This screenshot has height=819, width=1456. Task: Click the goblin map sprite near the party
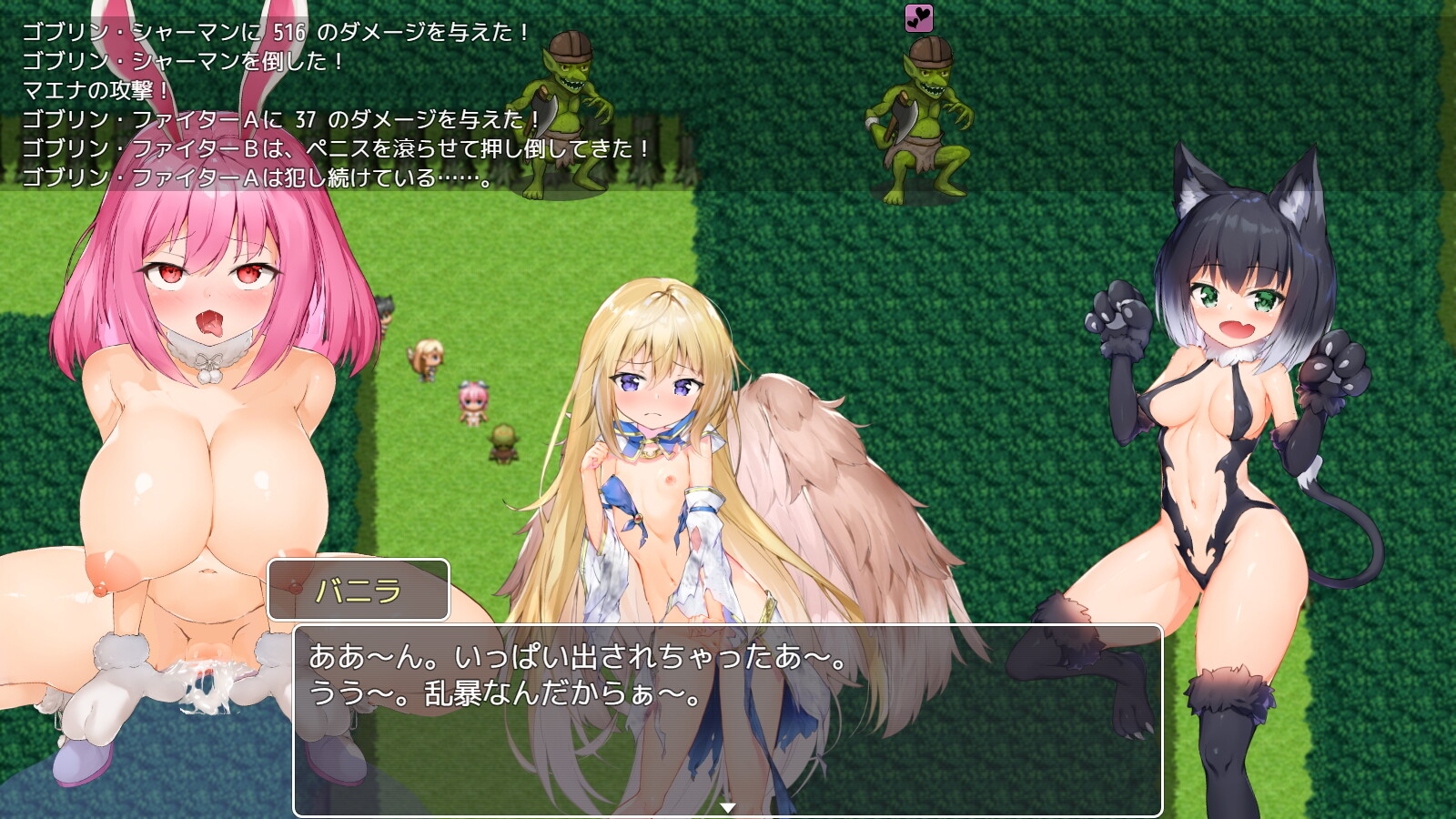pos(503,441)
